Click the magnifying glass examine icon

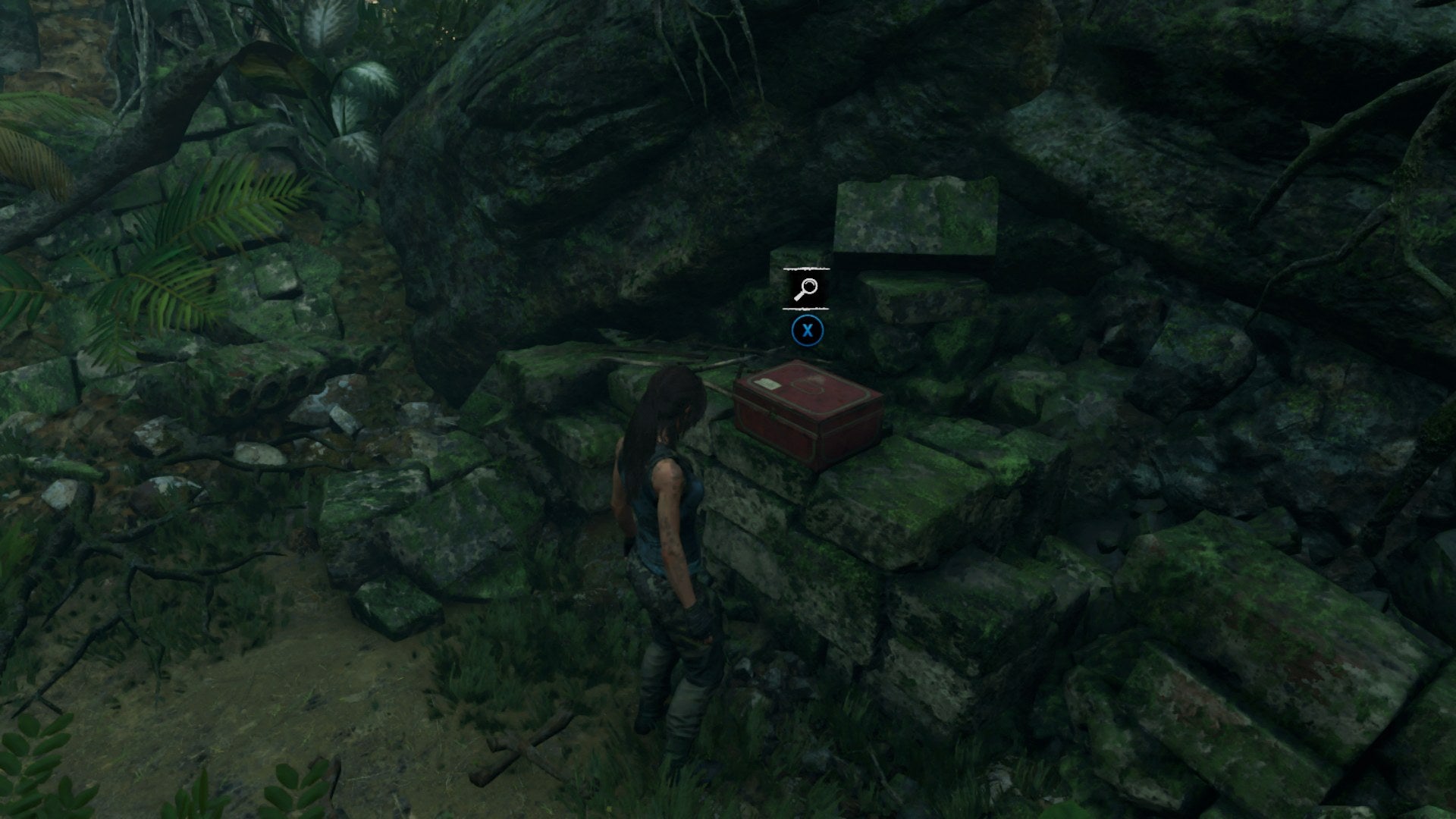pos(806,288)
